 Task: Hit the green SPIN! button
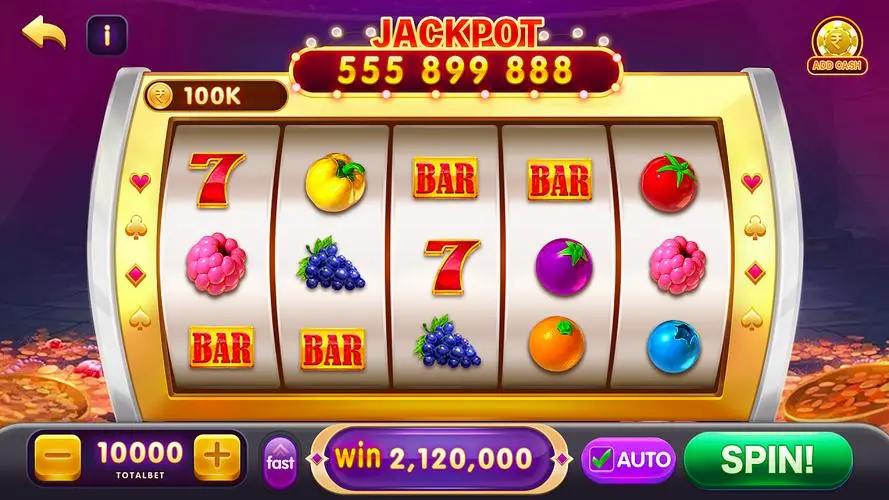coord(767,459)
